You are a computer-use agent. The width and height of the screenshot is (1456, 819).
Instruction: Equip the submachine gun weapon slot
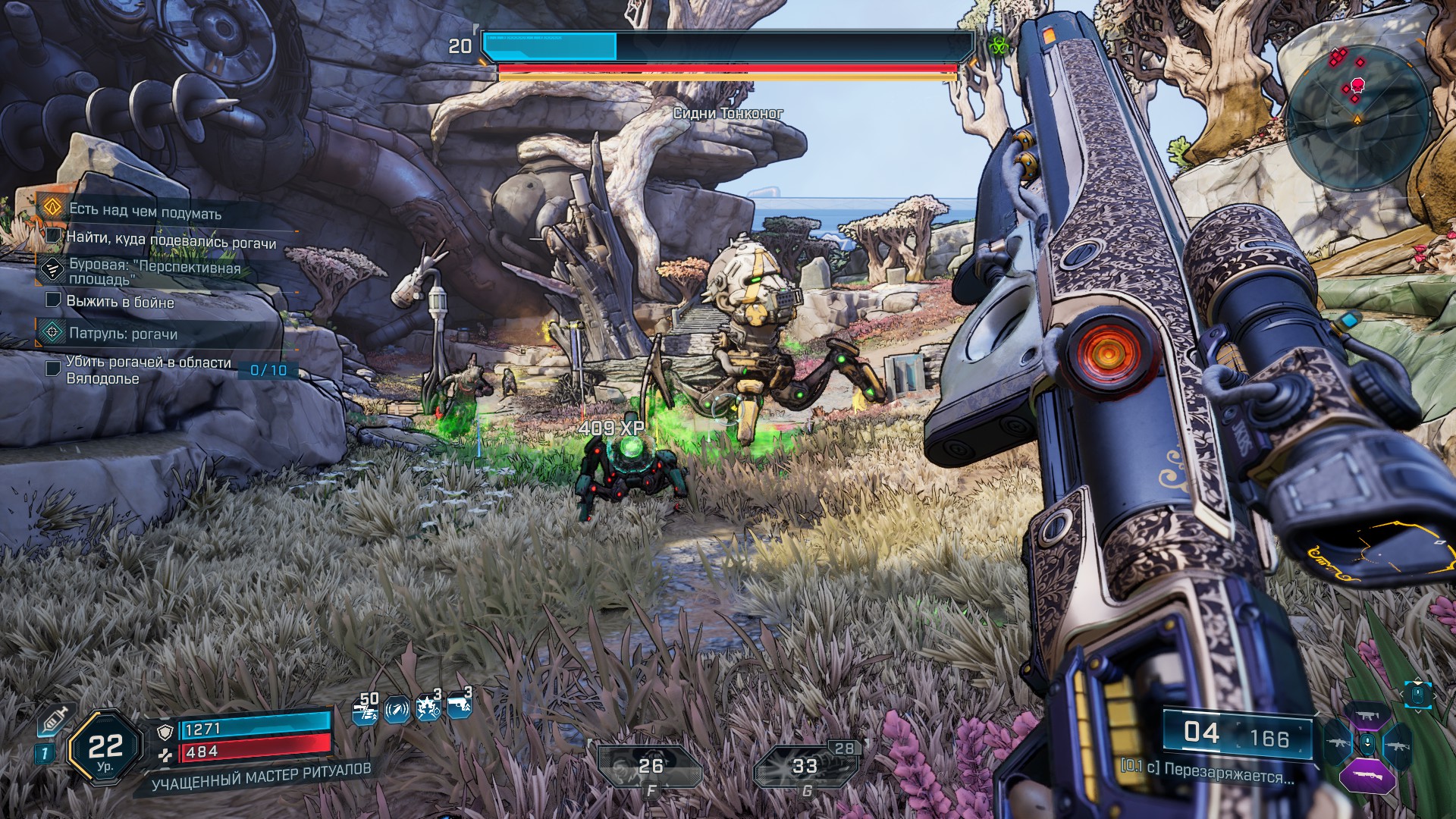pyautogui.click(x=1367, y=716)
